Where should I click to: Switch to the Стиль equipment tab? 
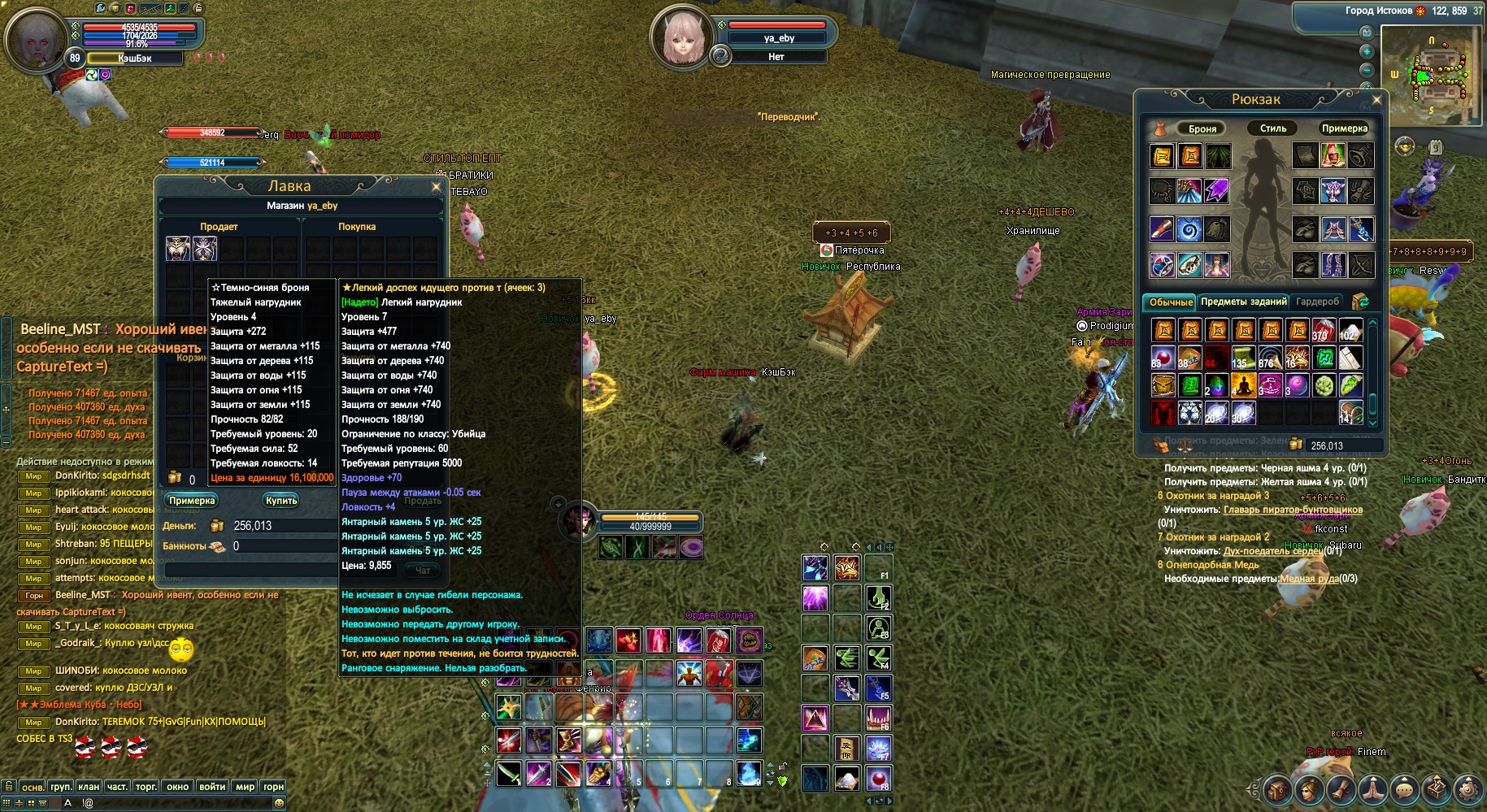click(1273, 128)
